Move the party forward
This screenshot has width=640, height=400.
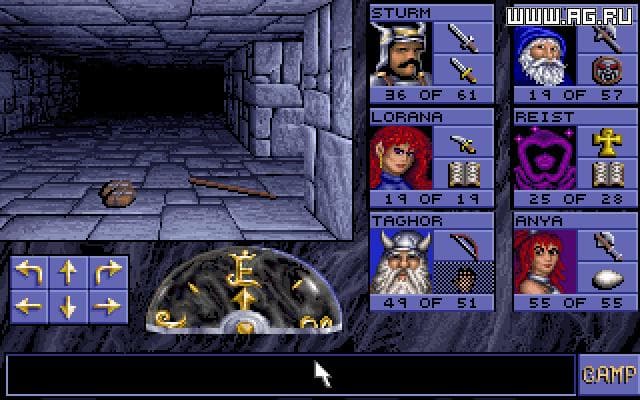coord(67,271)
